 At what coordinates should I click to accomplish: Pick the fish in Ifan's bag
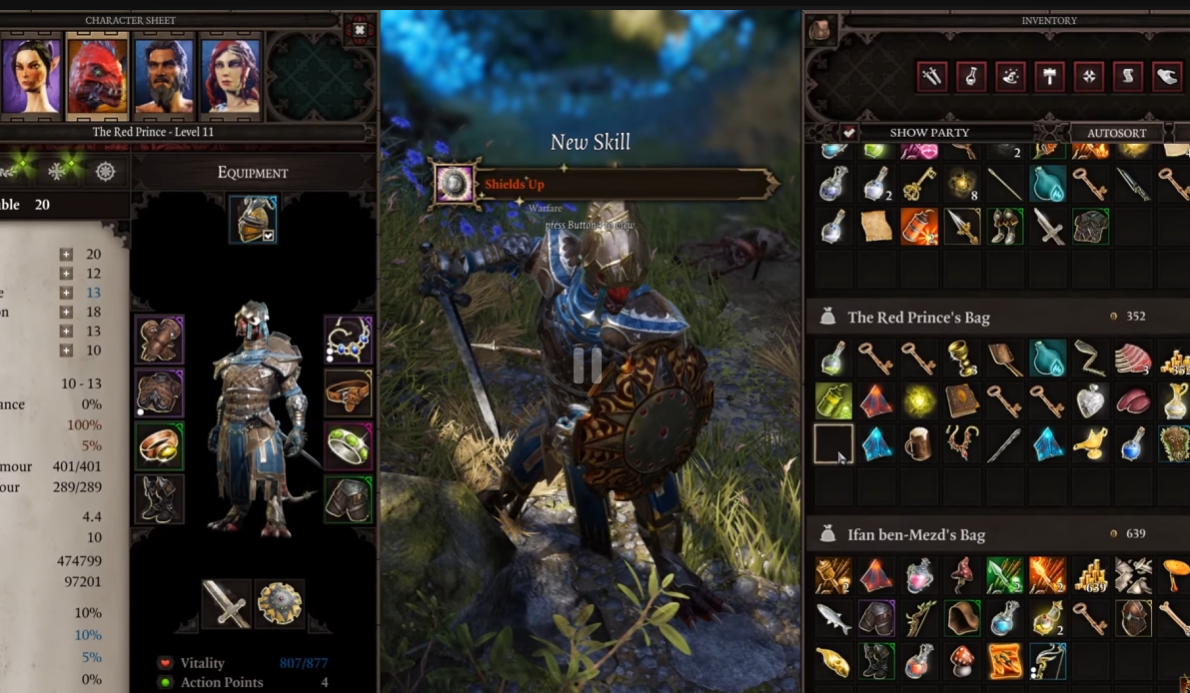pos(834,618)
